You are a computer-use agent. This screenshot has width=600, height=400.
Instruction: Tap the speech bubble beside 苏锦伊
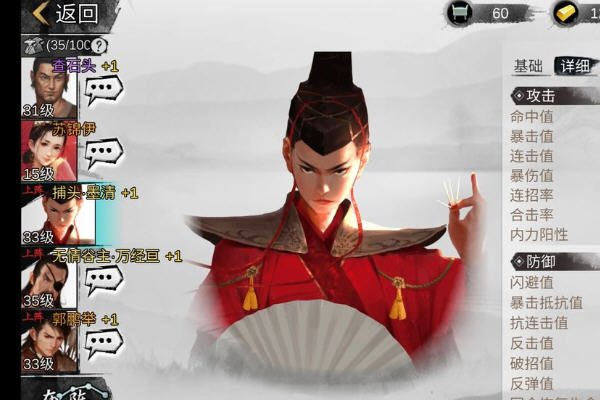[103, 153]
